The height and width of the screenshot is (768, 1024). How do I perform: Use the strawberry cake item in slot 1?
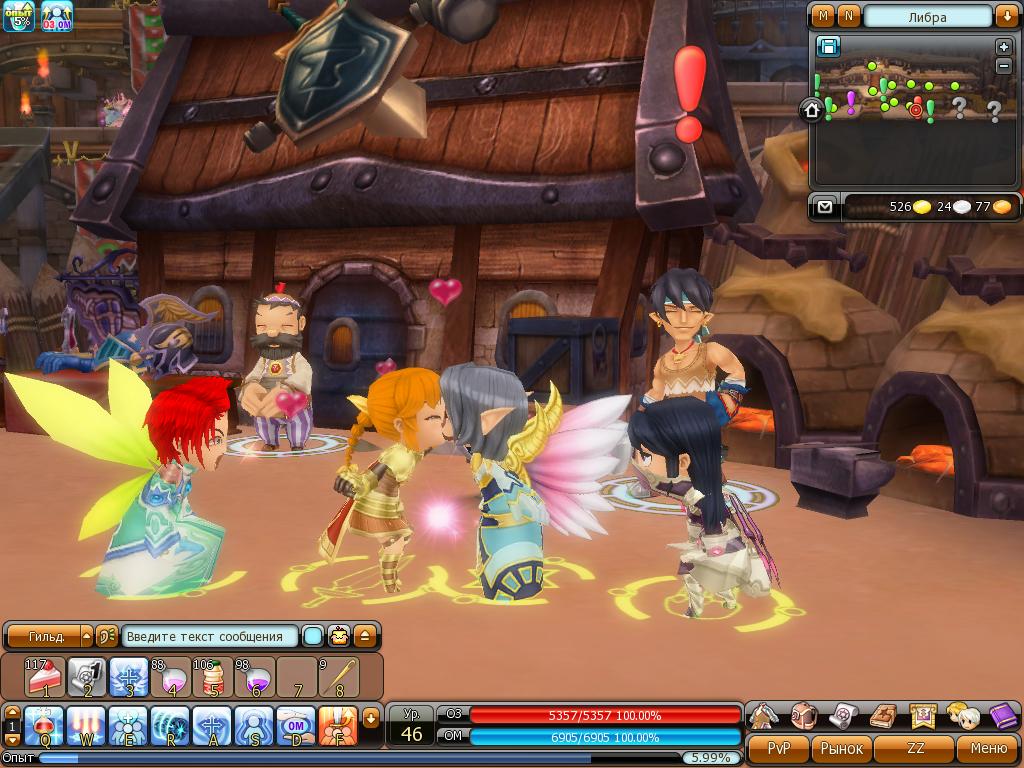[45, 677]
